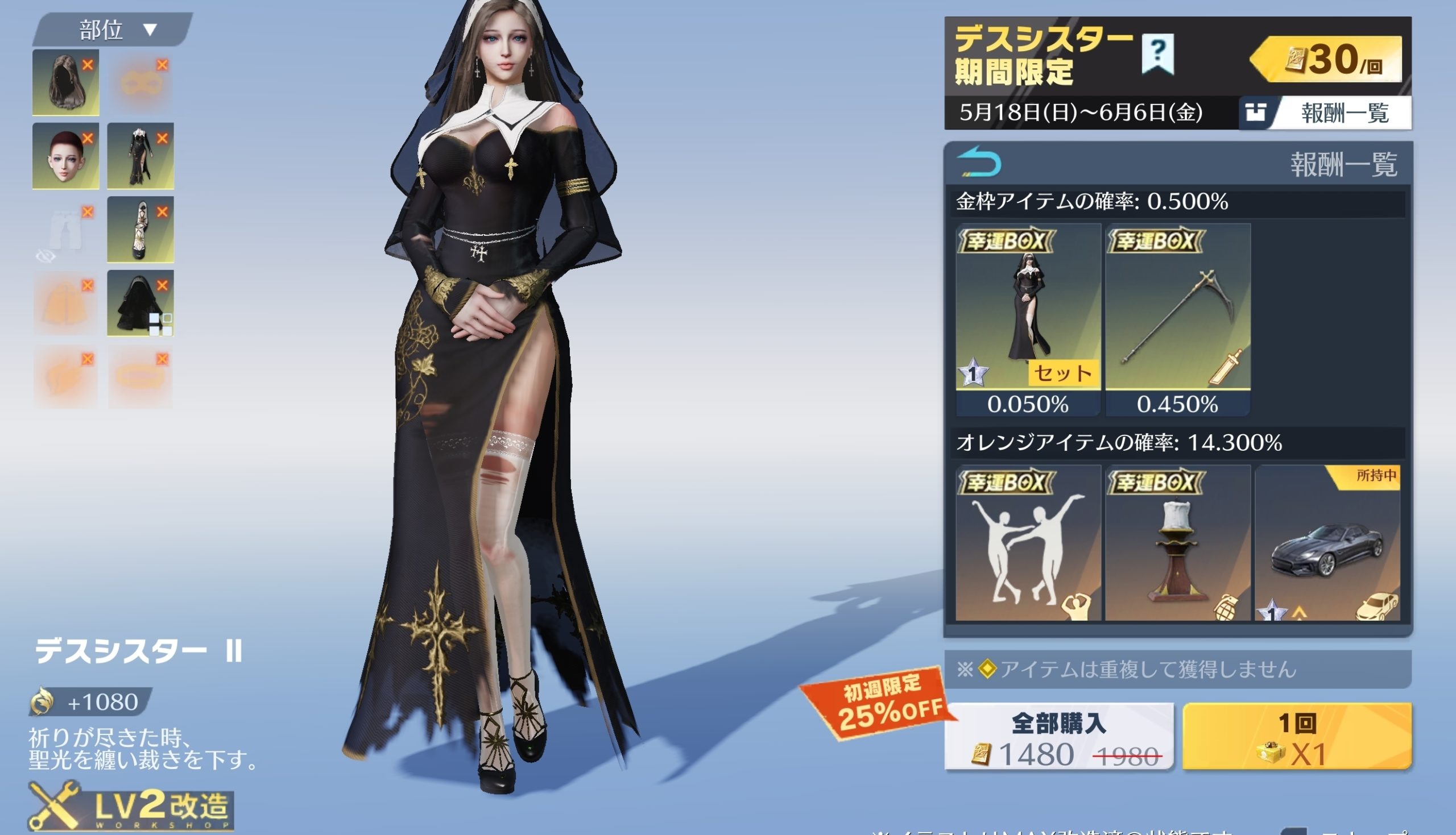Open the LV2 改造 workshop

[x=132, y=807]
